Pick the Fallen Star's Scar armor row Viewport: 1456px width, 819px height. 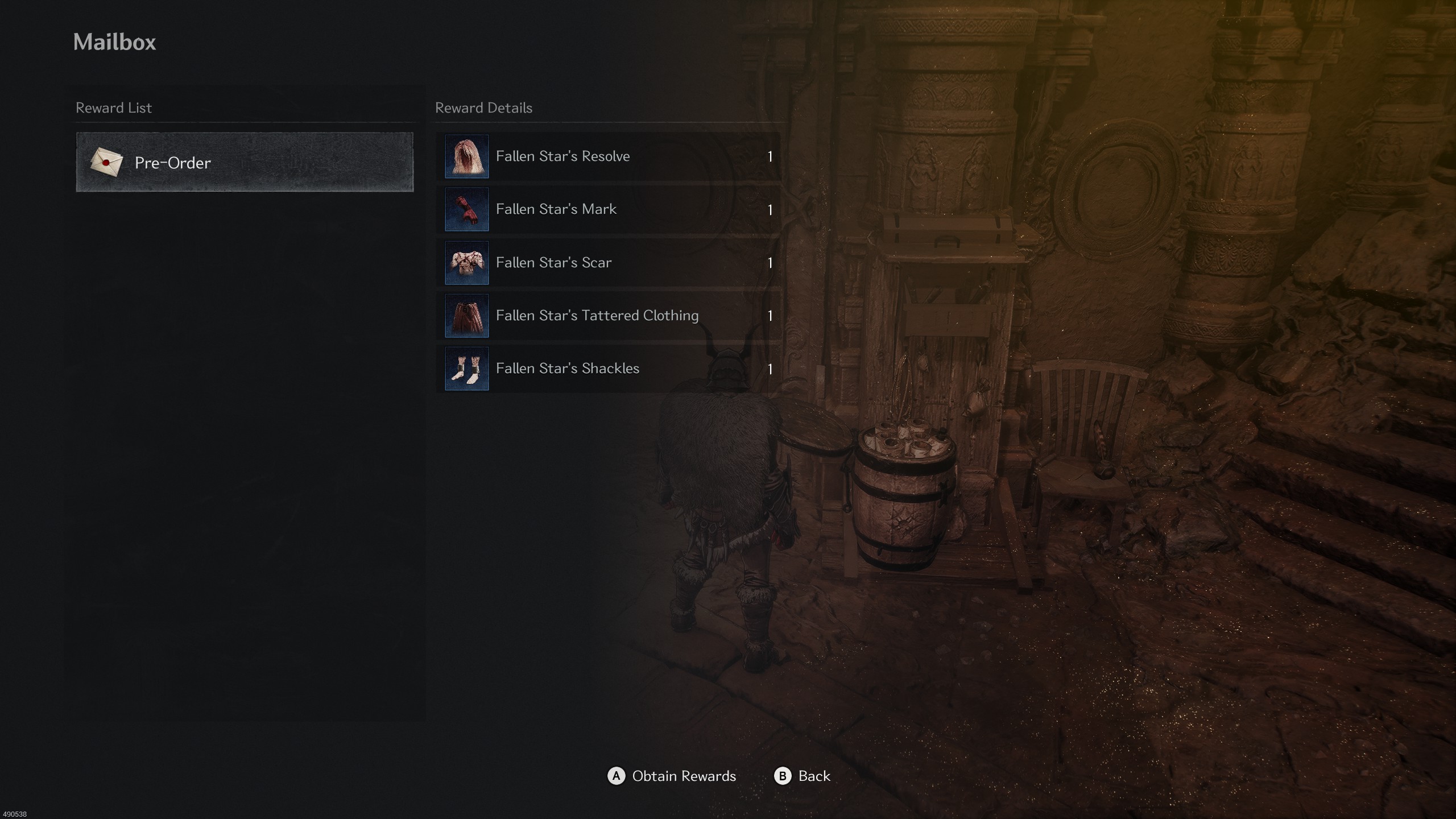pos(607,263)
